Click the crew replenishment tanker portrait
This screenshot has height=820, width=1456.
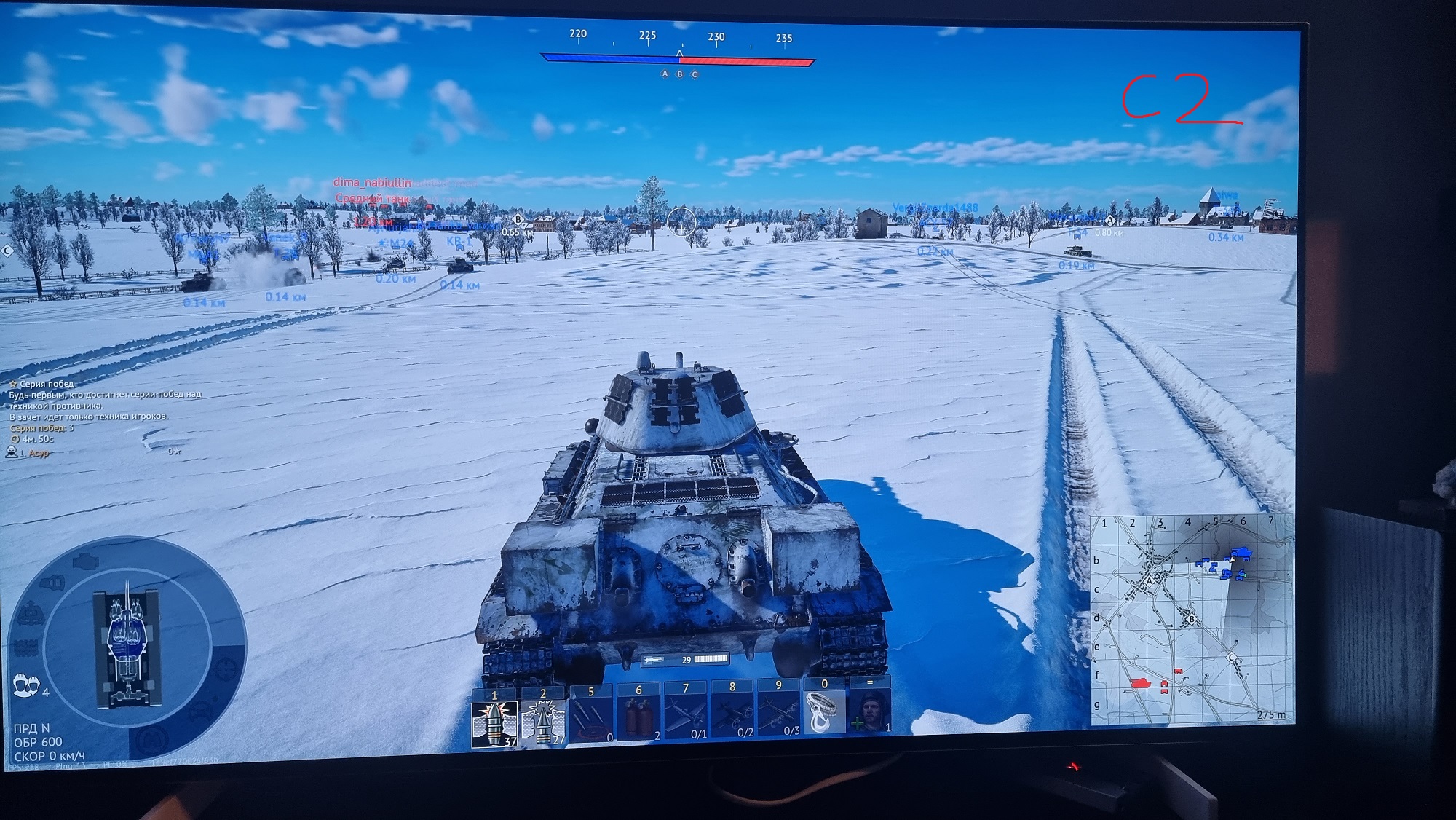870,711
